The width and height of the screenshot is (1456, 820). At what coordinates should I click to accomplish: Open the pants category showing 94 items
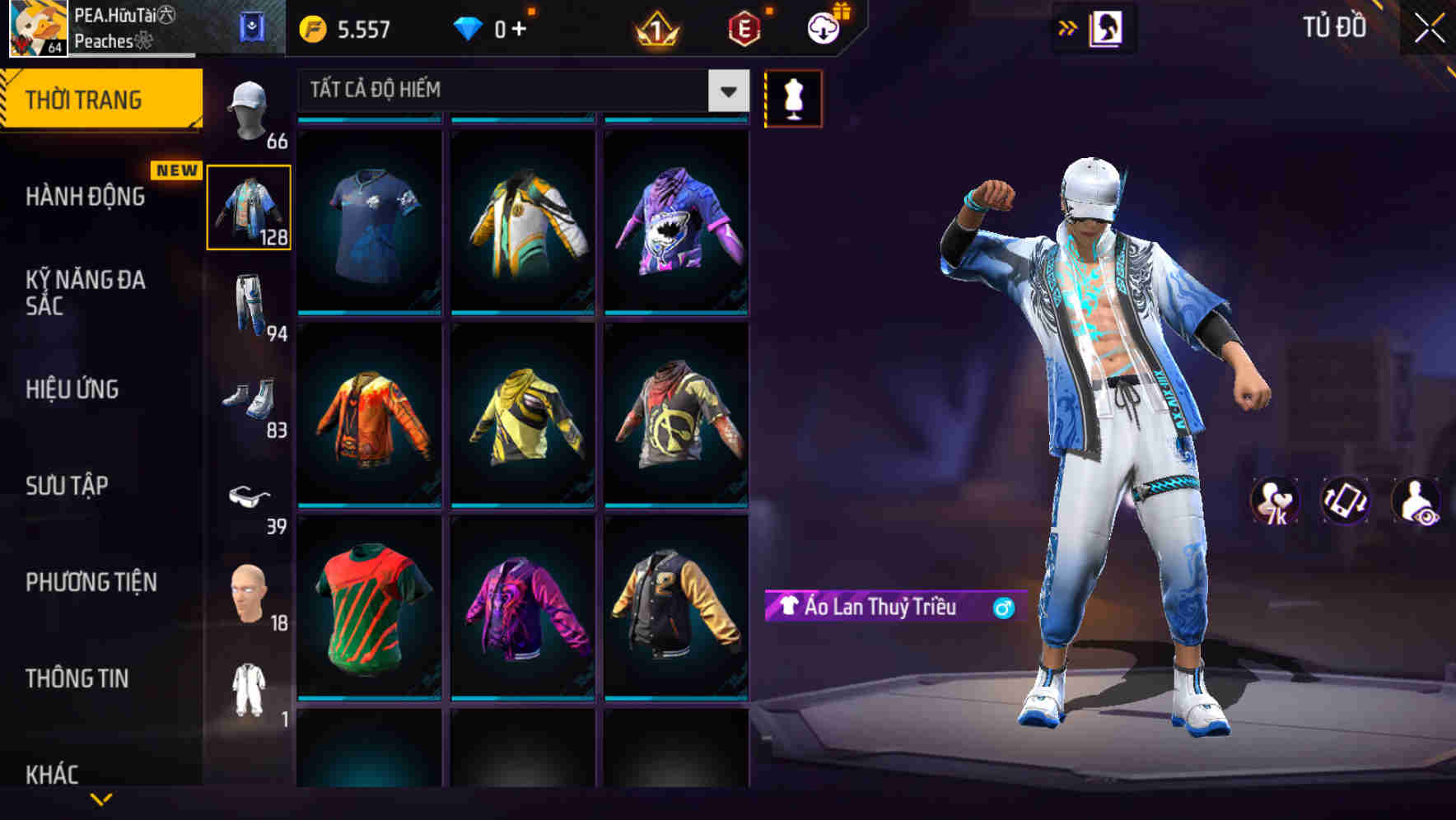click(247, 305)
